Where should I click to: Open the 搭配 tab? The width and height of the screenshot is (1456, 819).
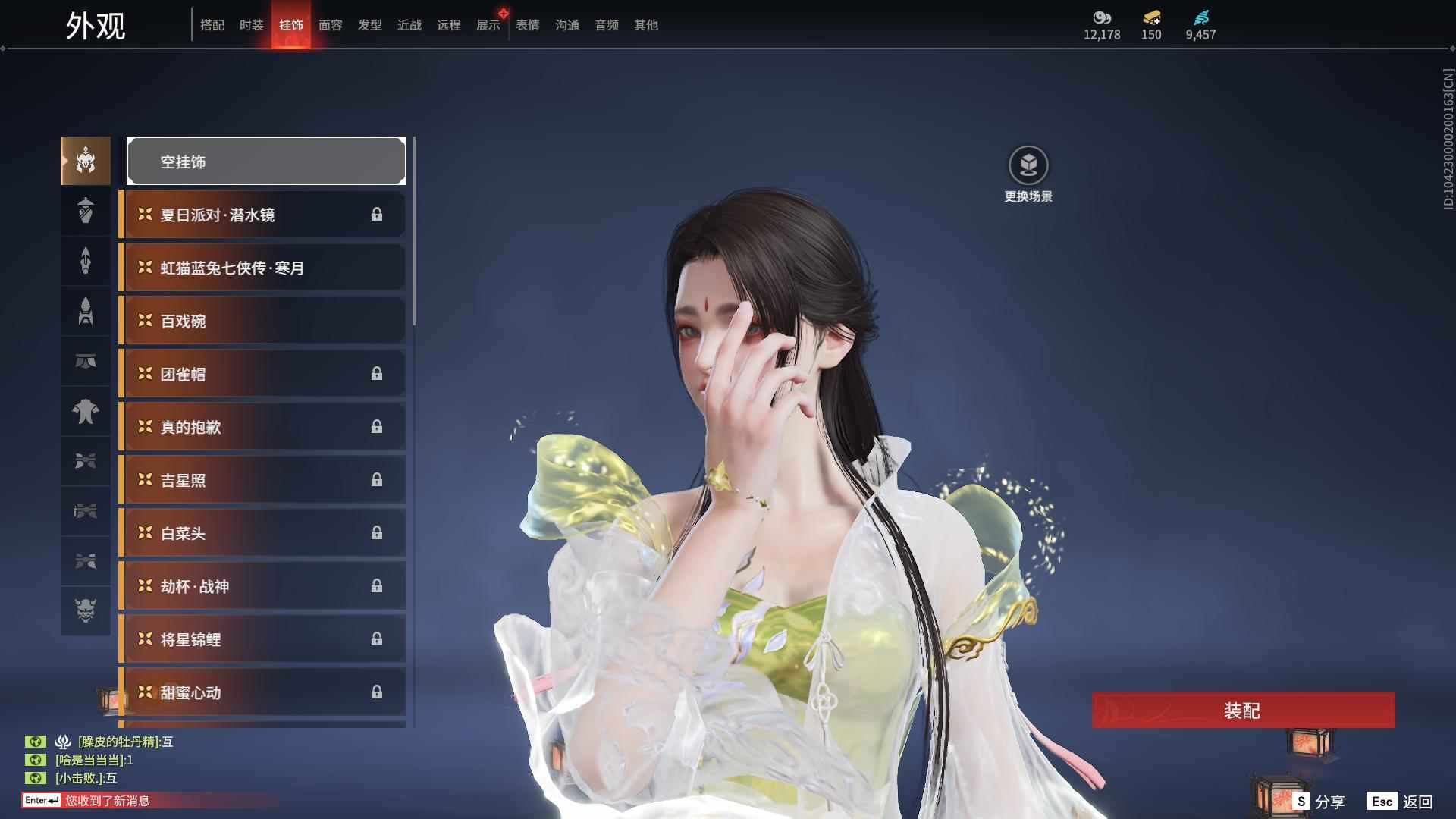212,25
